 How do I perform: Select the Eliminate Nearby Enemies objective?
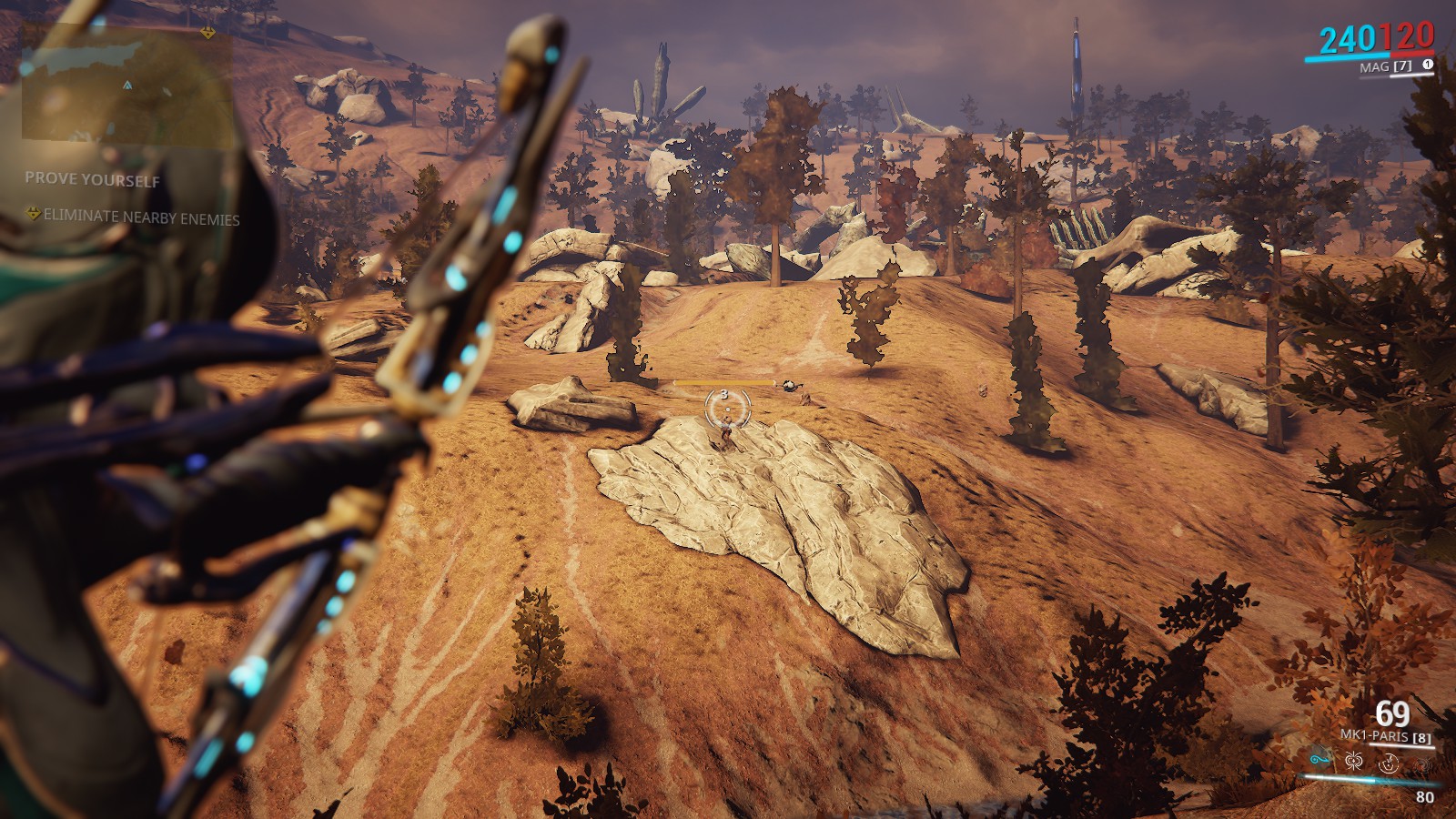click(141, 218)
